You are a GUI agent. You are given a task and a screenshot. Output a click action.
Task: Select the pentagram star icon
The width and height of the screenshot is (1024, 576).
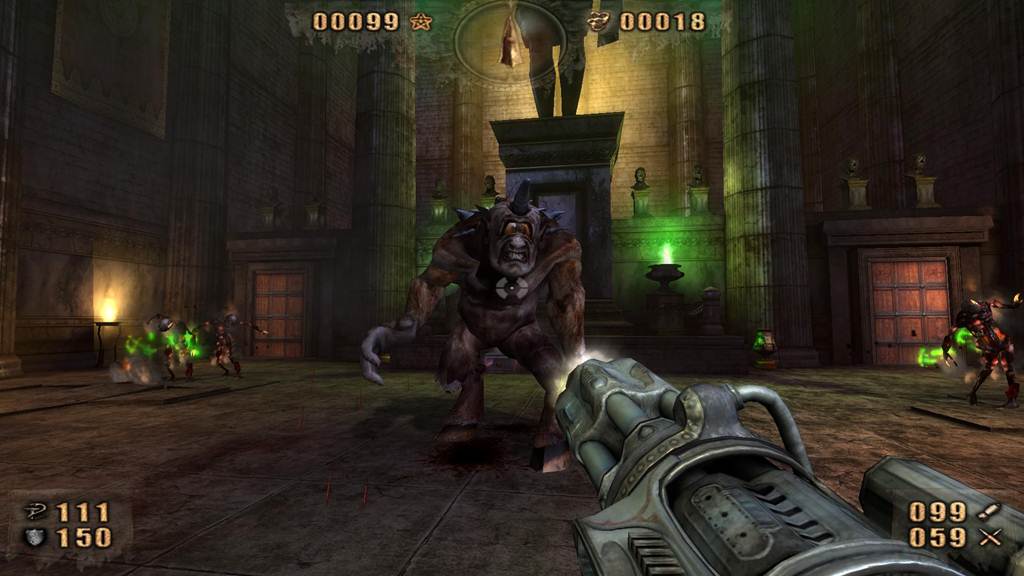(421, 21)
